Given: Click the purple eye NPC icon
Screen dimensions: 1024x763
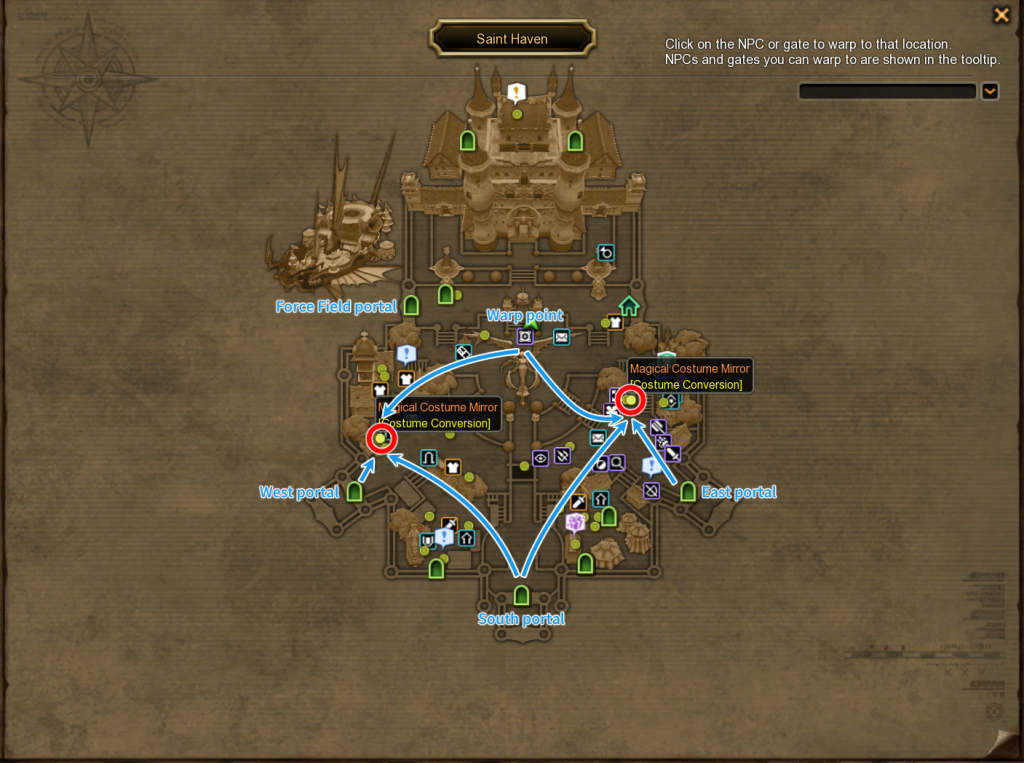Looking at the screenshot, I should (540, 458).
